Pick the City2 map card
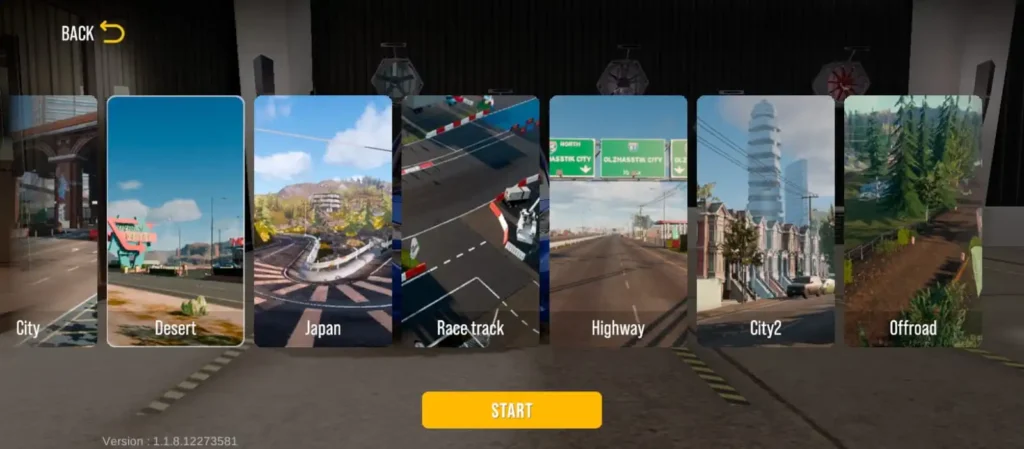Image resolution: width=1024 pixels, height=449 pixels. (x=765, y=221)
